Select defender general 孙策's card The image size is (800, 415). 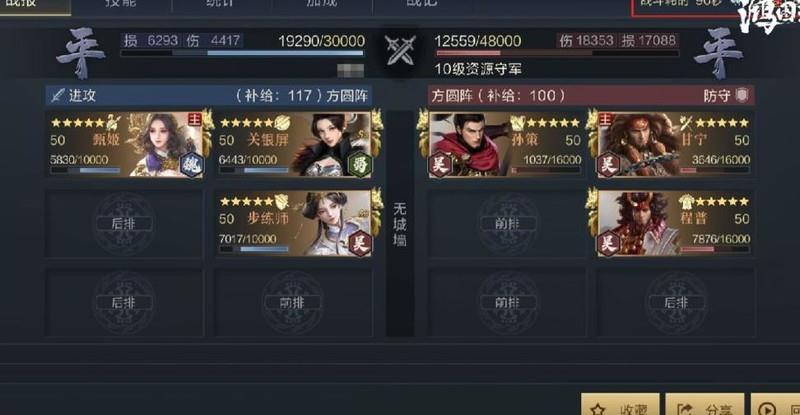pyautogui.click(x=505, y=144)
